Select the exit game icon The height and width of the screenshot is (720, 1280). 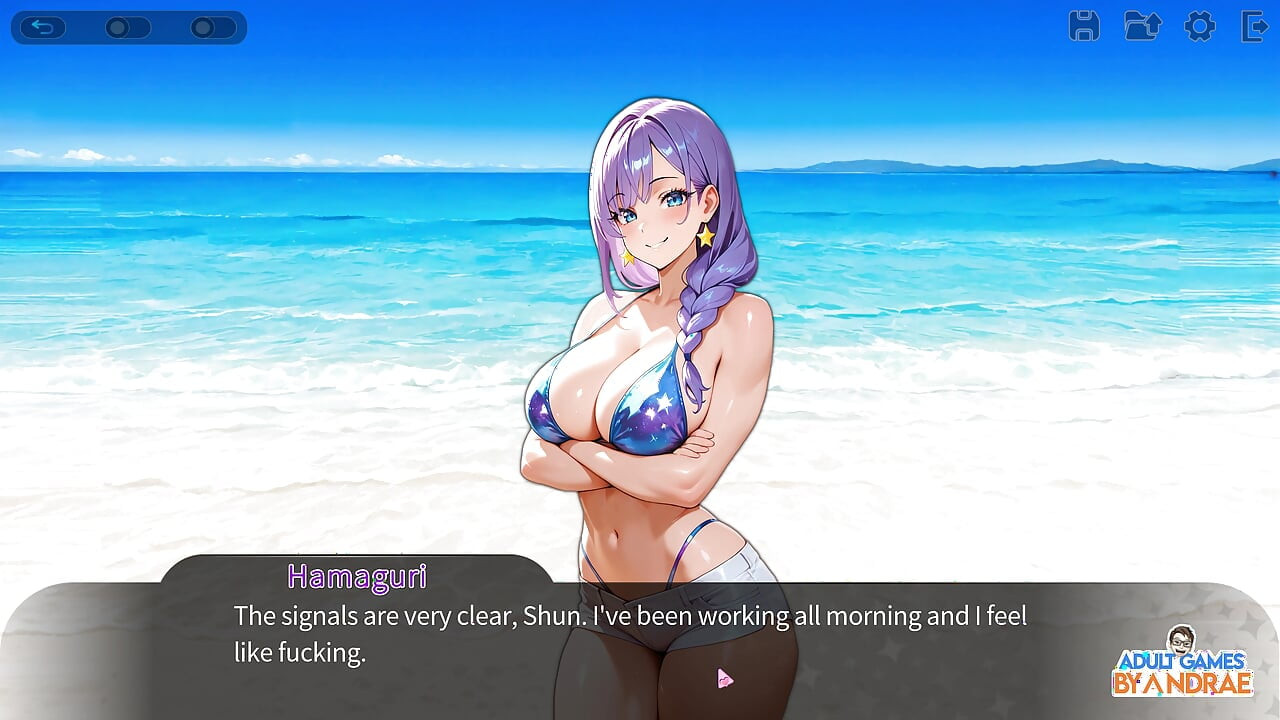coord(1253,27)
